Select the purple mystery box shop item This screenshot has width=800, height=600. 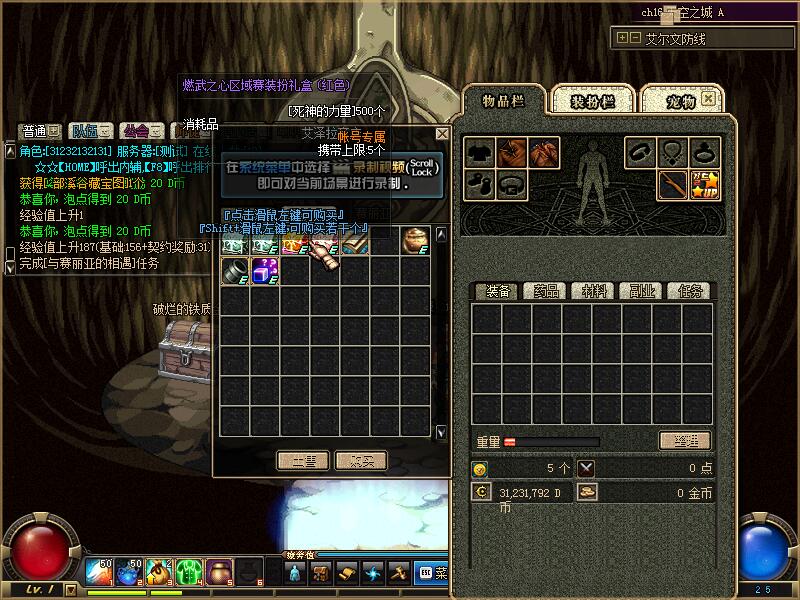pos(265,270)
